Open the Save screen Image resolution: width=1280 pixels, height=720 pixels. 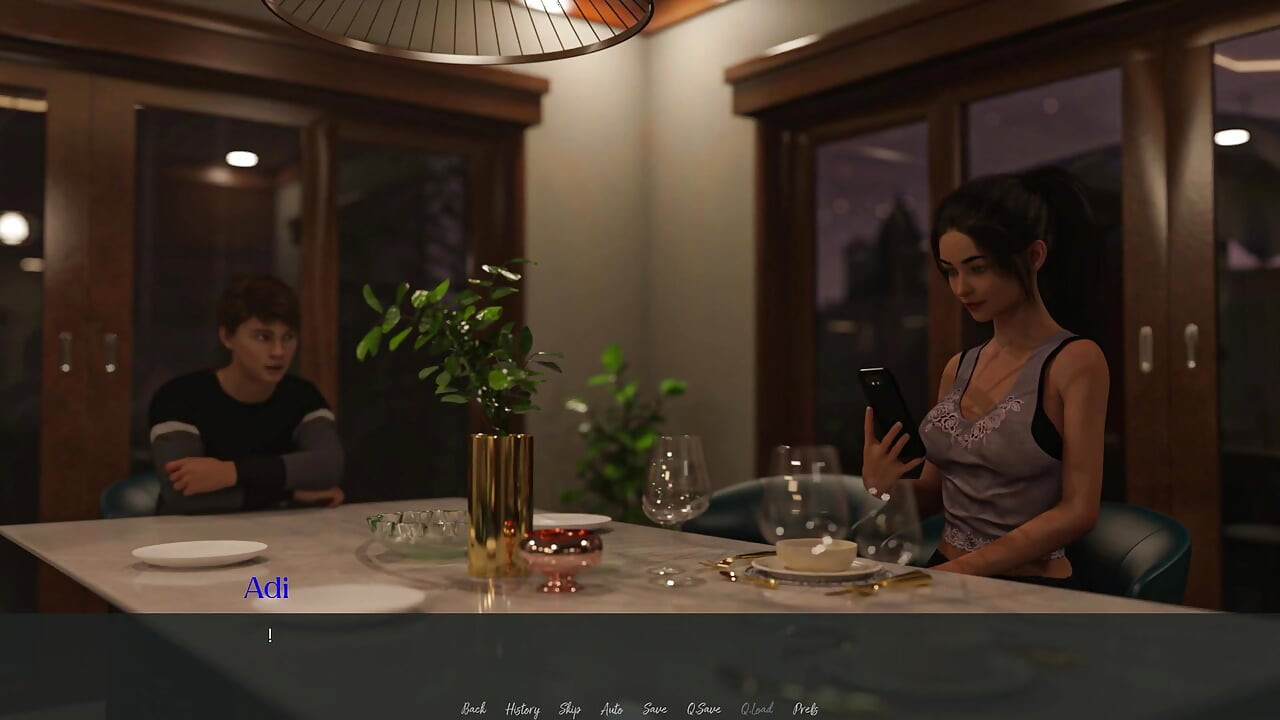(x=653, y=708)
